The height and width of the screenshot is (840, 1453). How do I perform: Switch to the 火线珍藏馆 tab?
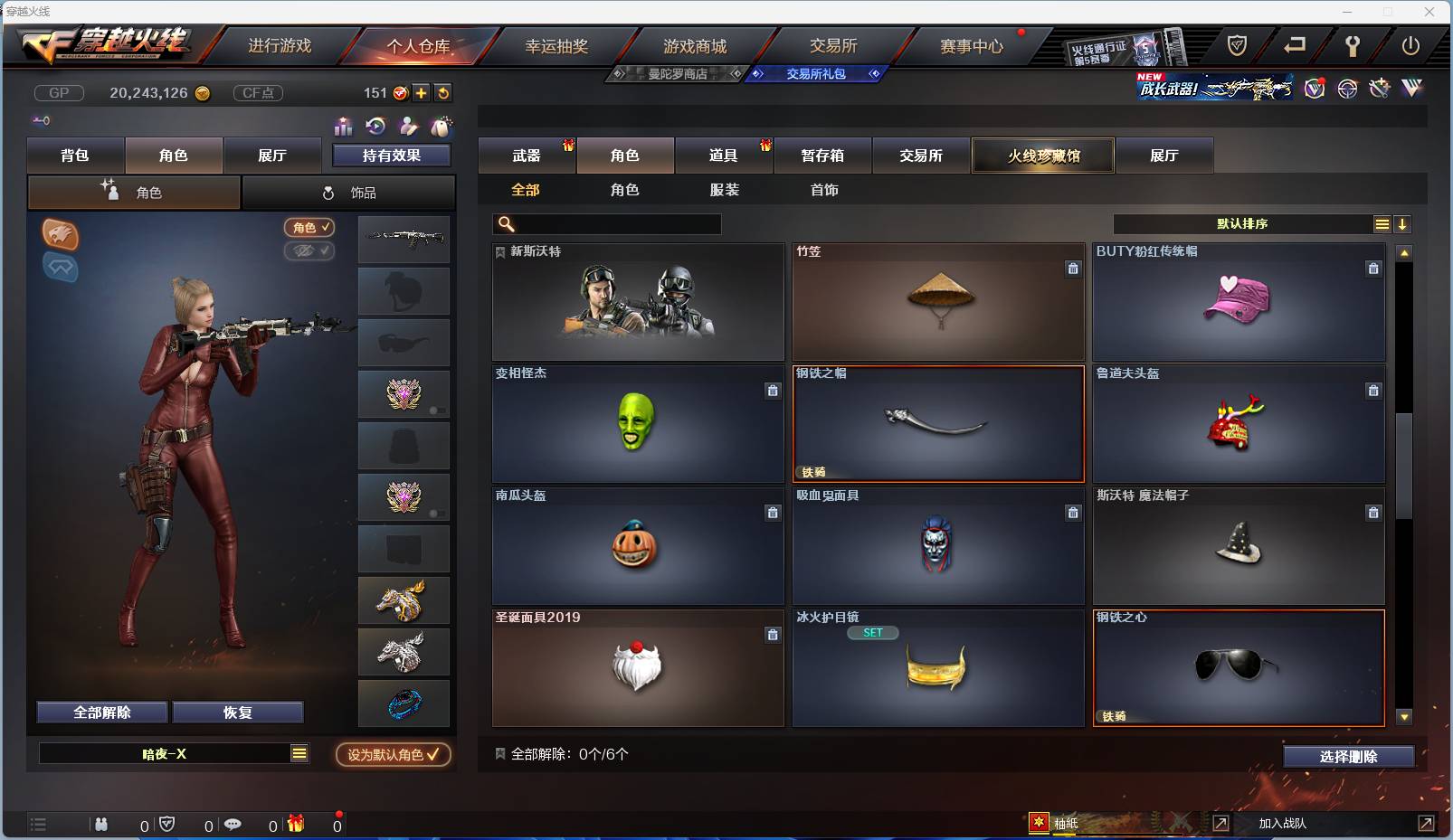point(1043,155)
